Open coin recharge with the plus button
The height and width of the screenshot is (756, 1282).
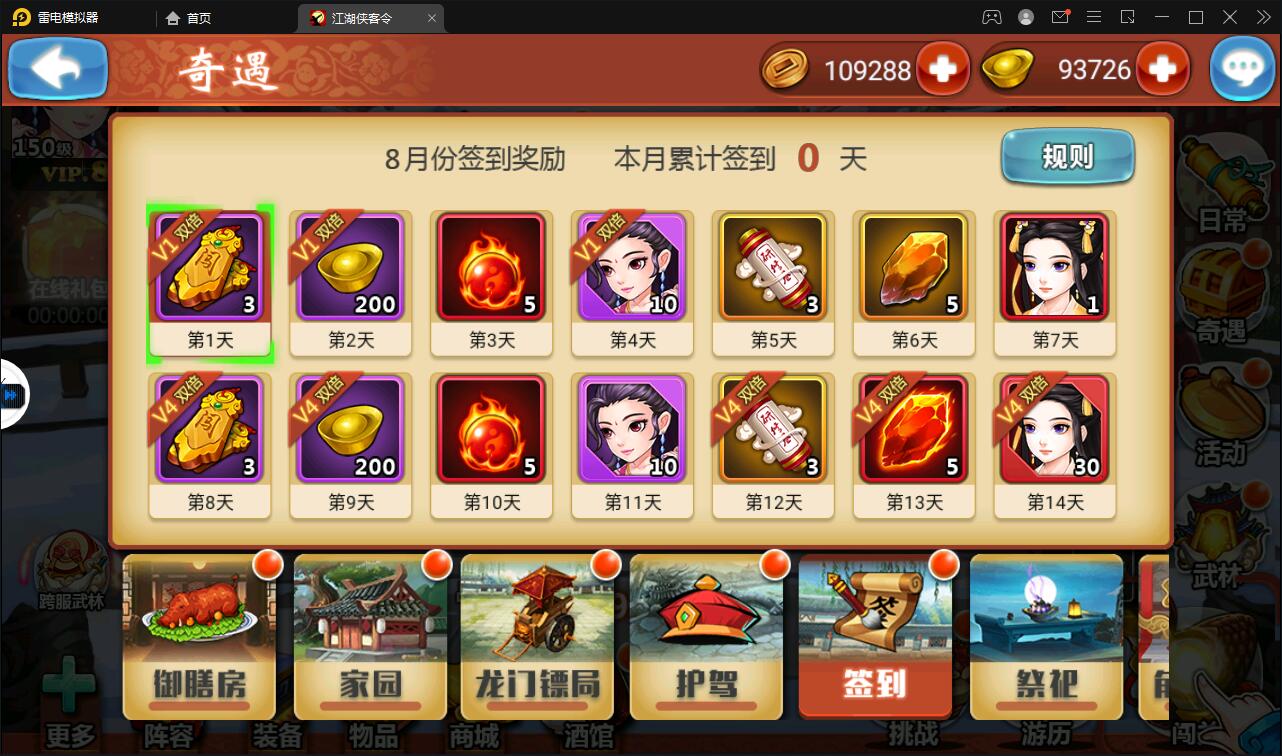941,69
